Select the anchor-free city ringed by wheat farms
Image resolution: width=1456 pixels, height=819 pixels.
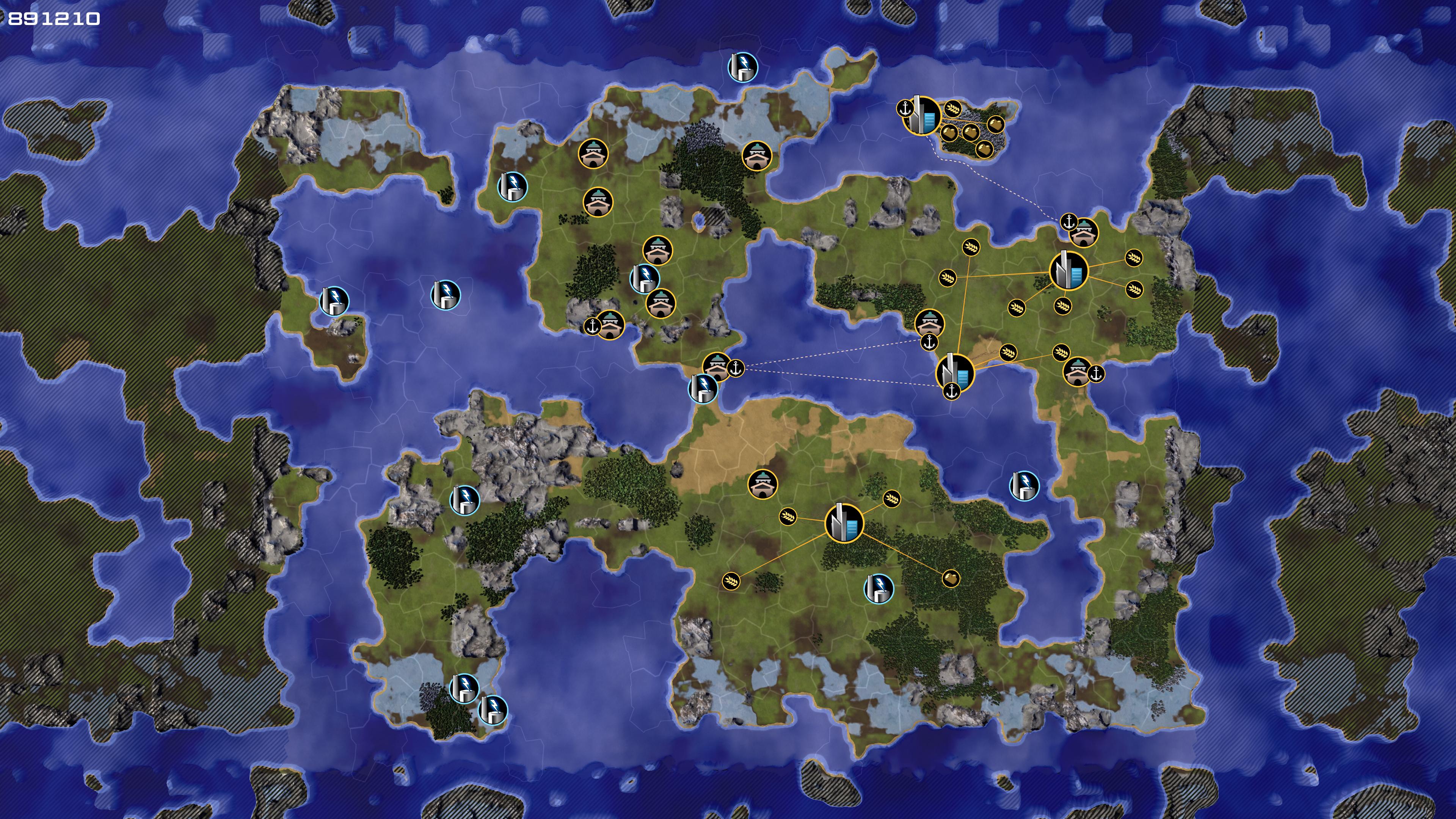[1068, 271]
